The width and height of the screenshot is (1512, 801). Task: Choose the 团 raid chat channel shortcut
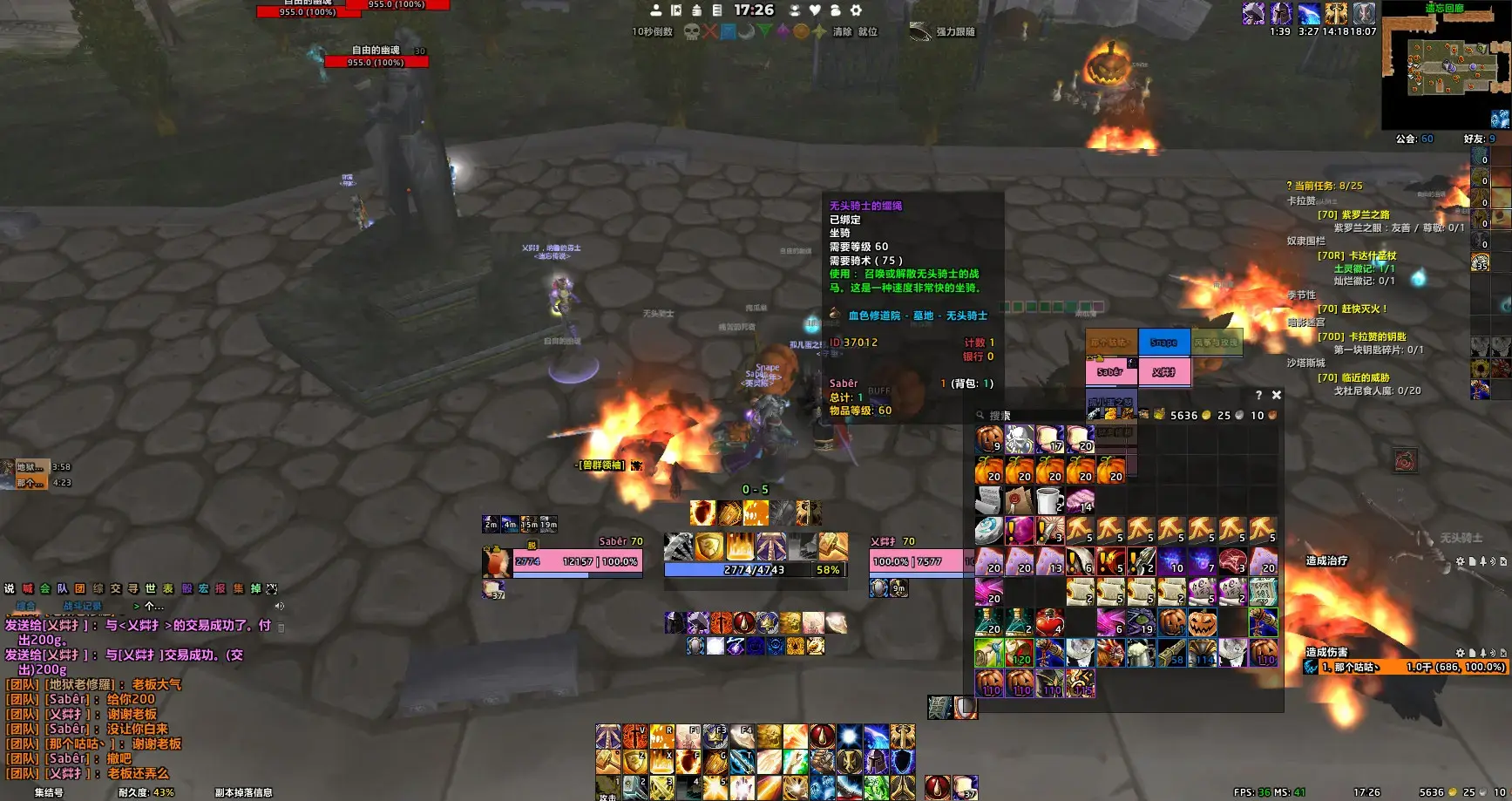click(80, 589)
